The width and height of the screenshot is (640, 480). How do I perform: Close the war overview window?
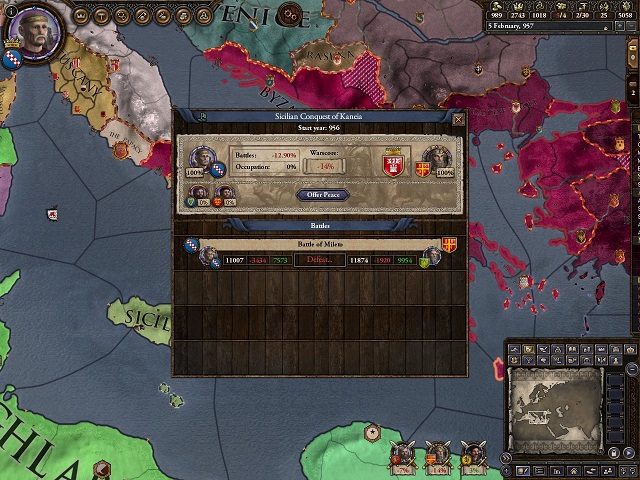point(458,119)
